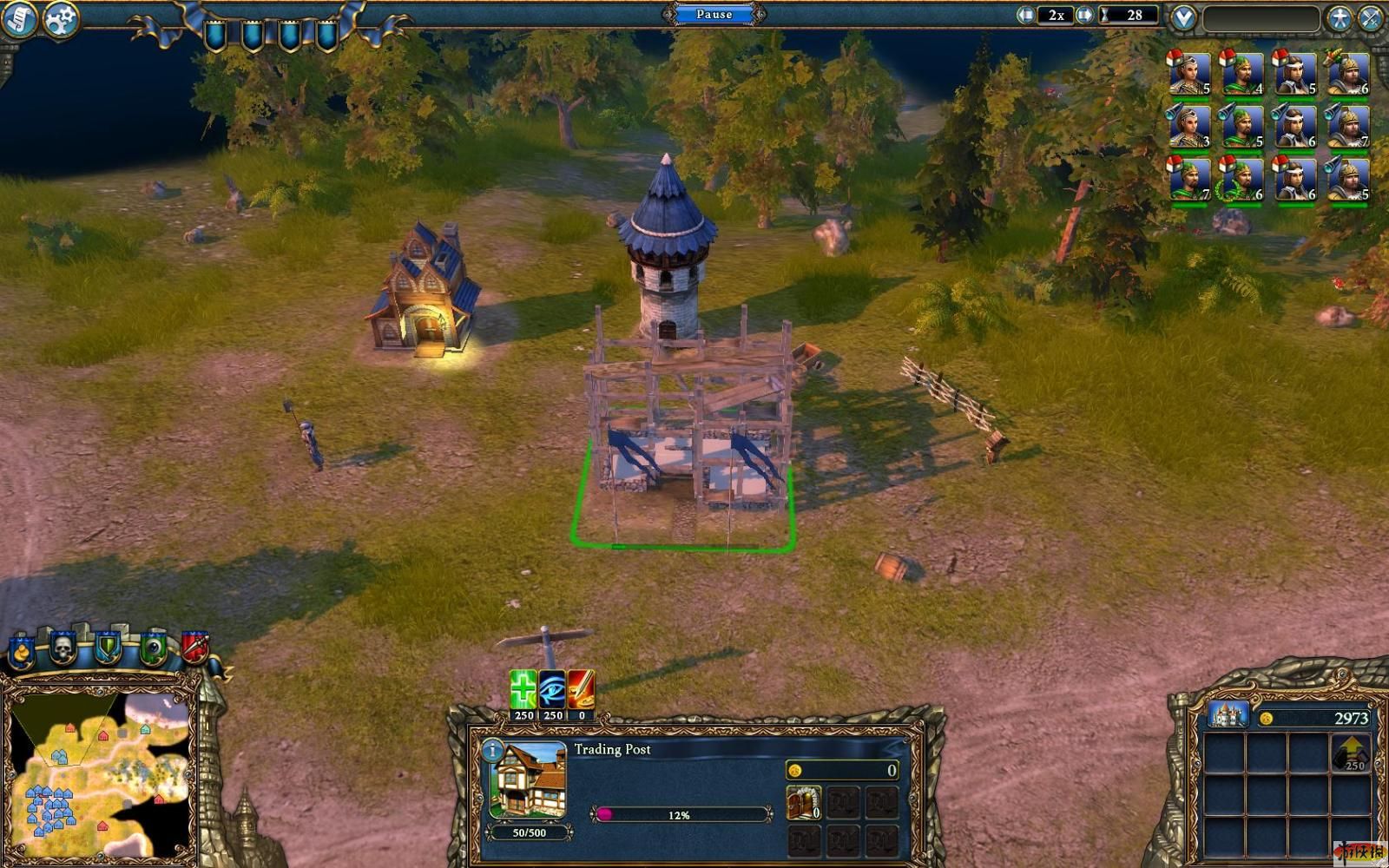Click the castle icon beside gold total
Viewport: 1389px width, 868px height.
click(1228, 716)
